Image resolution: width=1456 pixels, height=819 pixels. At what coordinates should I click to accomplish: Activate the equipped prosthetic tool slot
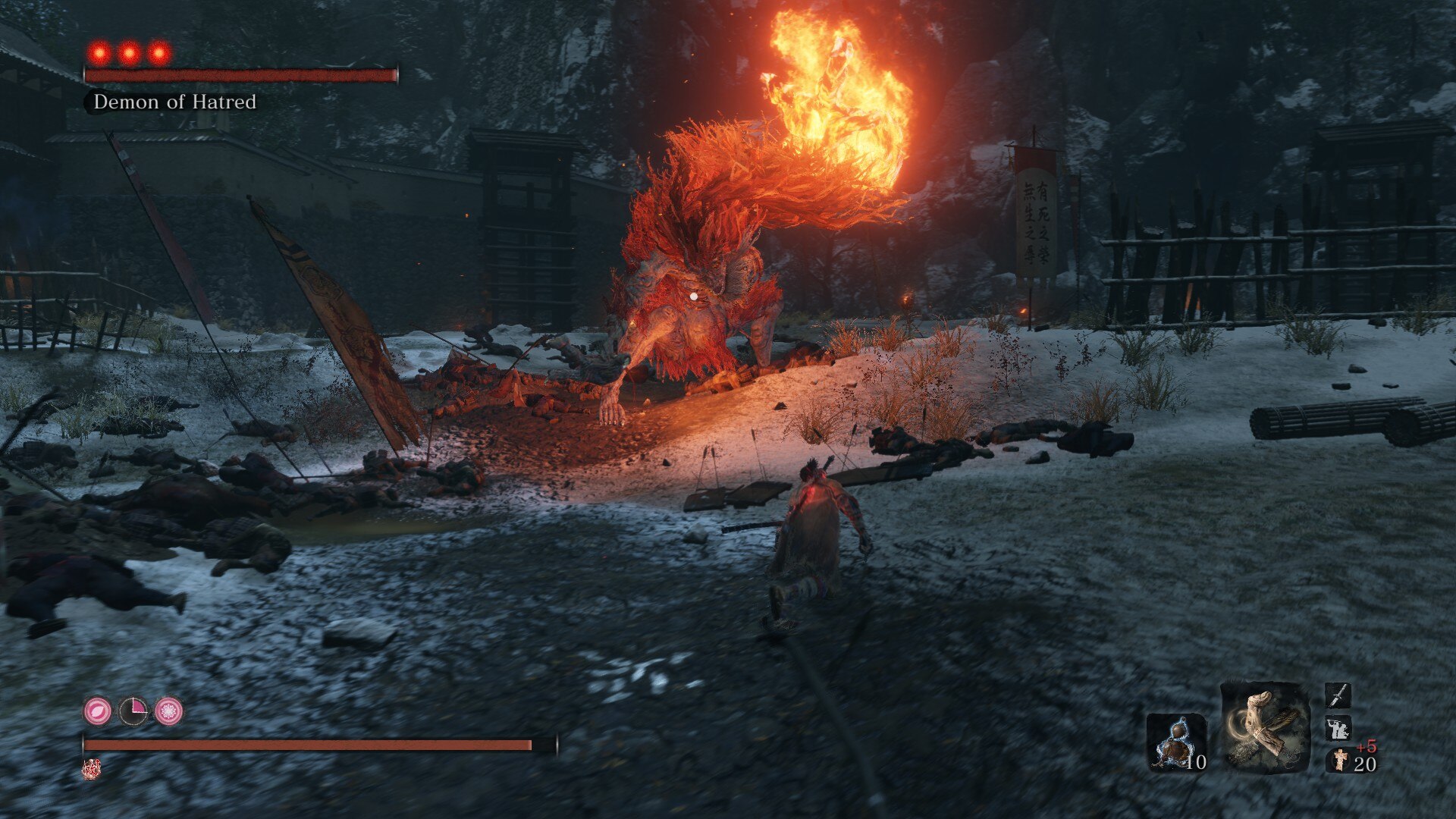(1264, 728)
